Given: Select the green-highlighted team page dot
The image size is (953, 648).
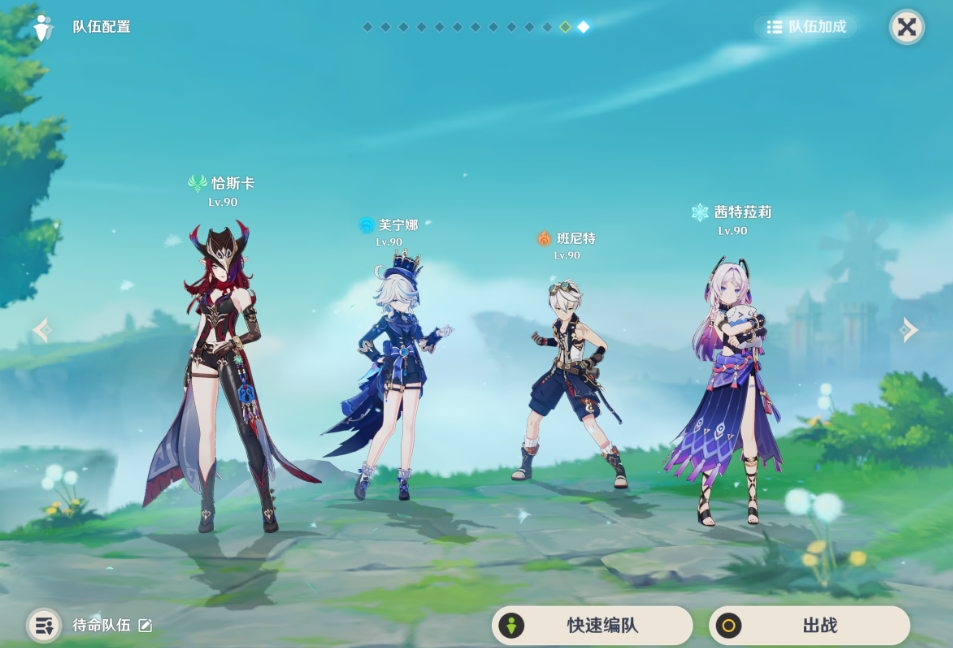Looking at the screenshot, I should point(565,27).
